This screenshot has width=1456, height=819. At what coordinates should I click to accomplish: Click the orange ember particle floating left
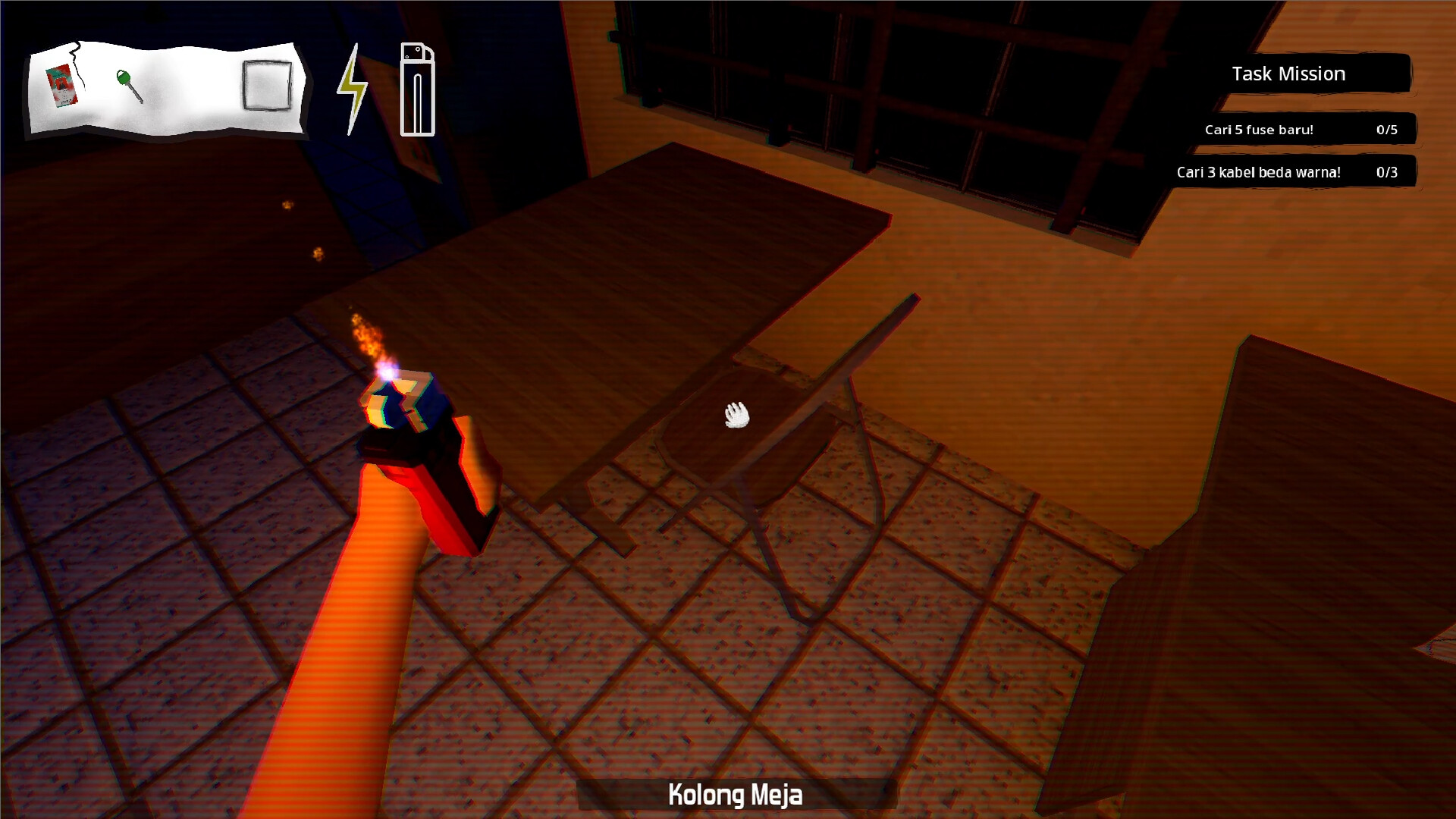(287, 205)
